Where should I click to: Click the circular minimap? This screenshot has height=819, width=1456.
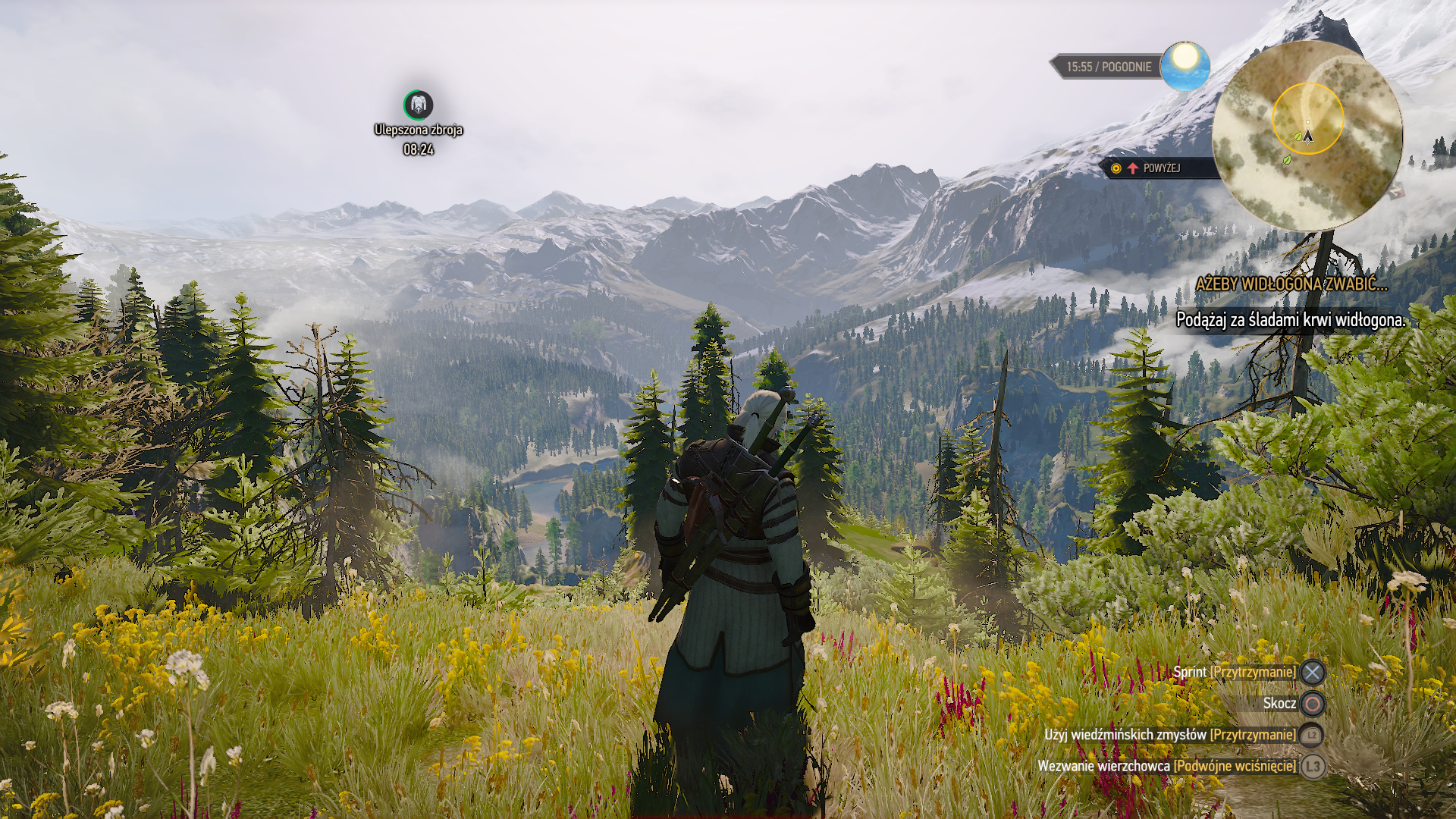(x=1307, y=136)
